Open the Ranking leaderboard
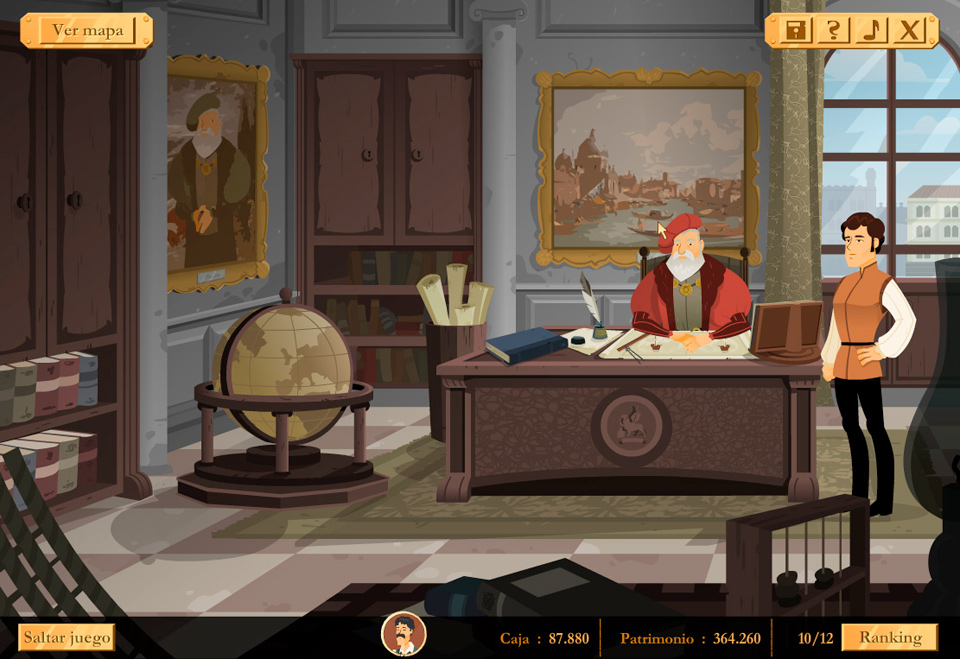The image size is (960, 659). [889, 637]
